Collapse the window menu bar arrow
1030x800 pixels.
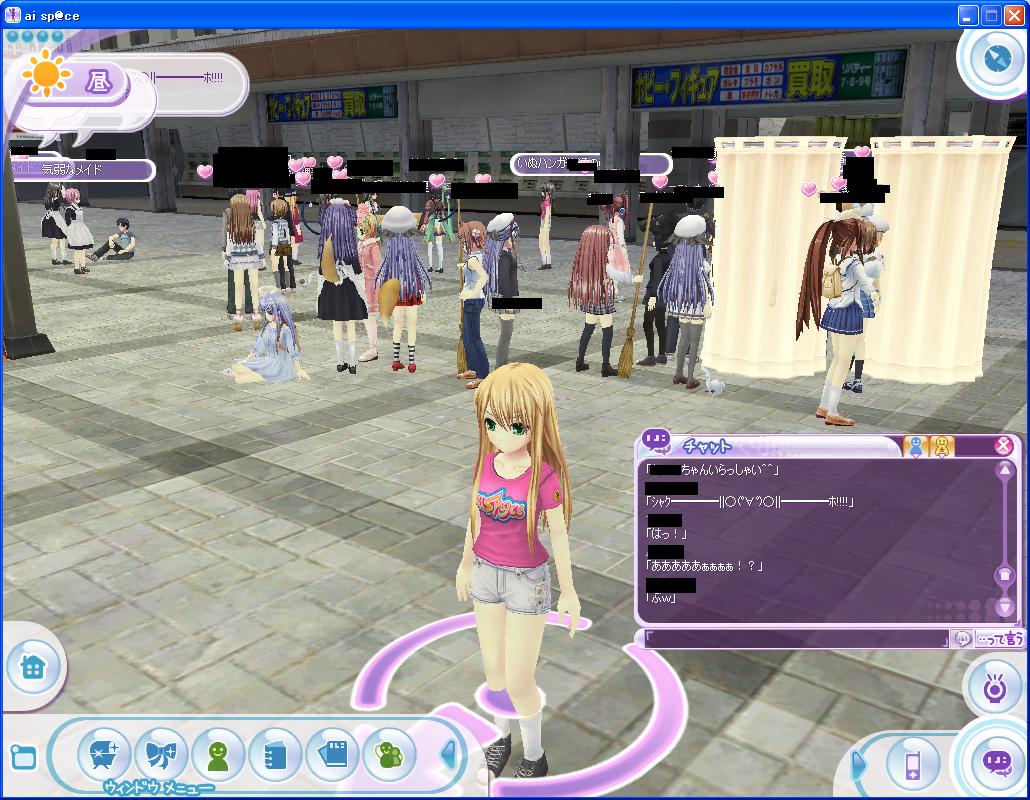click(449, 756)
